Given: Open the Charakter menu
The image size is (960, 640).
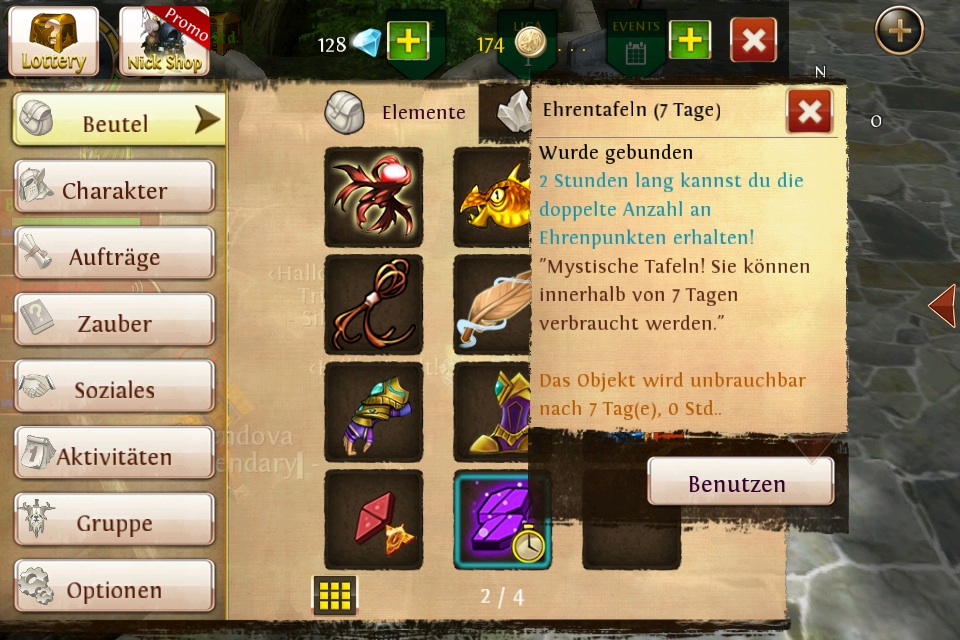Looking at the screenshot, I should [114, 189].
